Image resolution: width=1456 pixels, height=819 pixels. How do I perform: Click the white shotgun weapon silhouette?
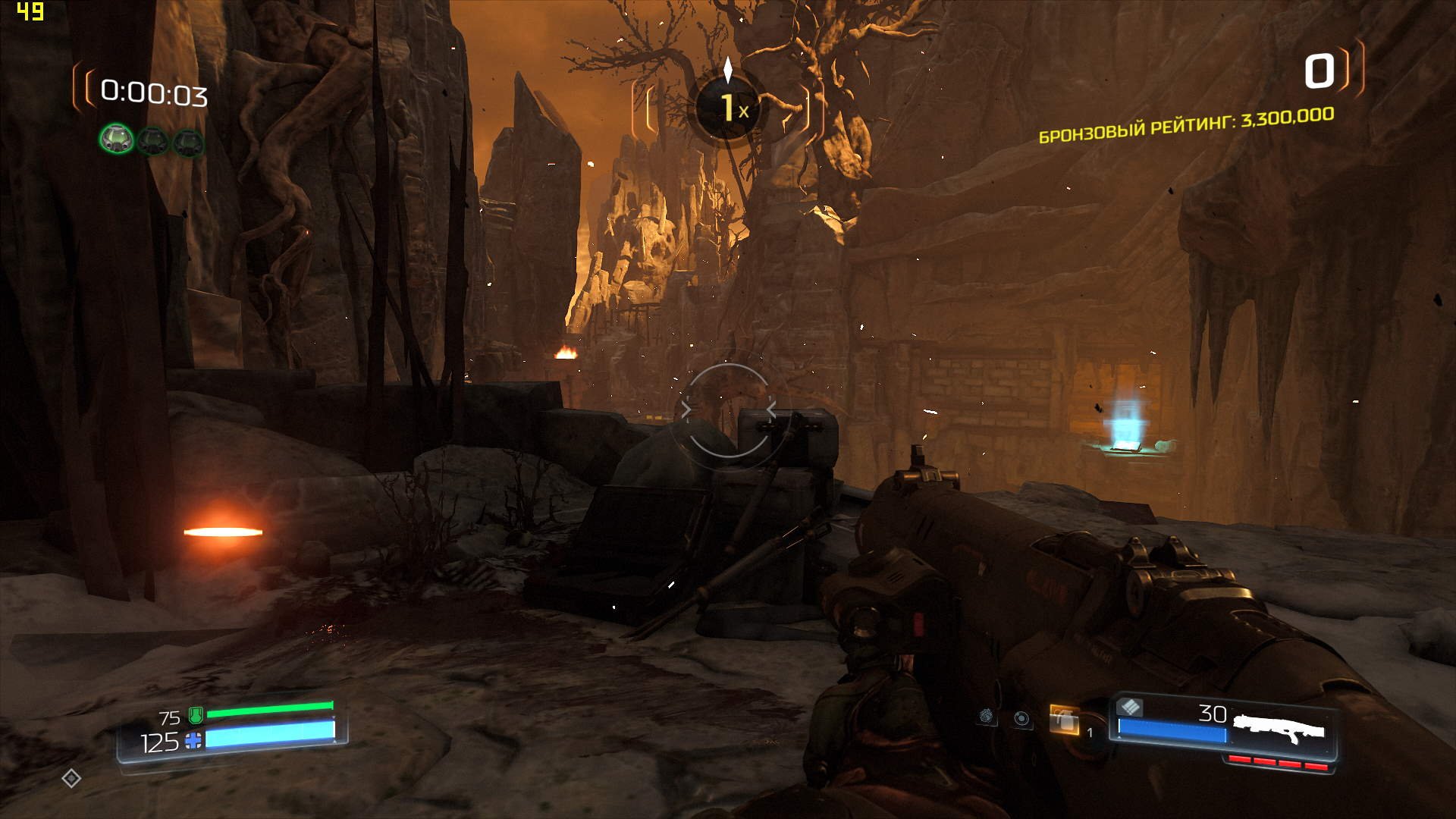pos(1279,728)
